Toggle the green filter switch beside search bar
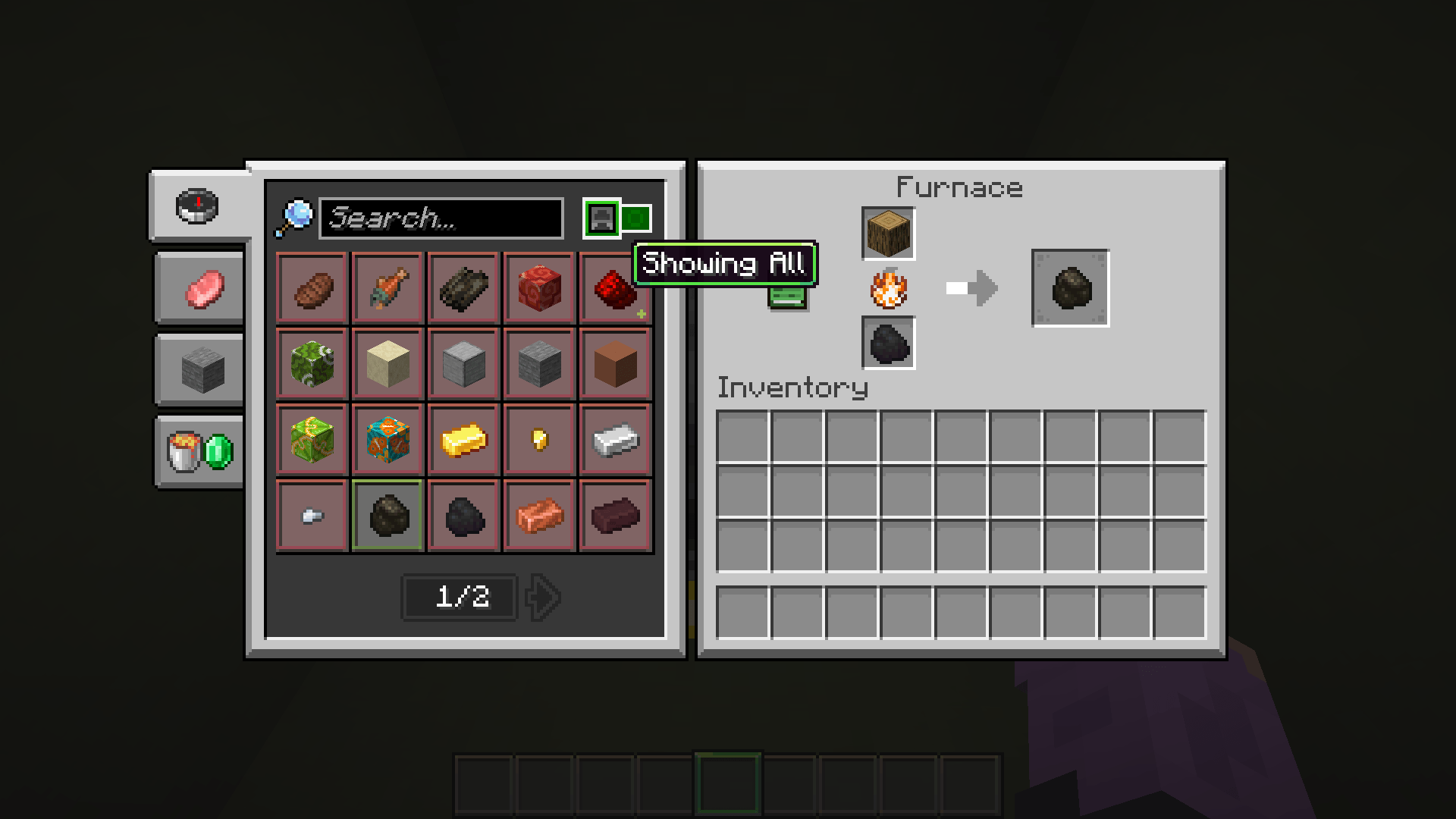1456x819 pixels. click(634, 218)
